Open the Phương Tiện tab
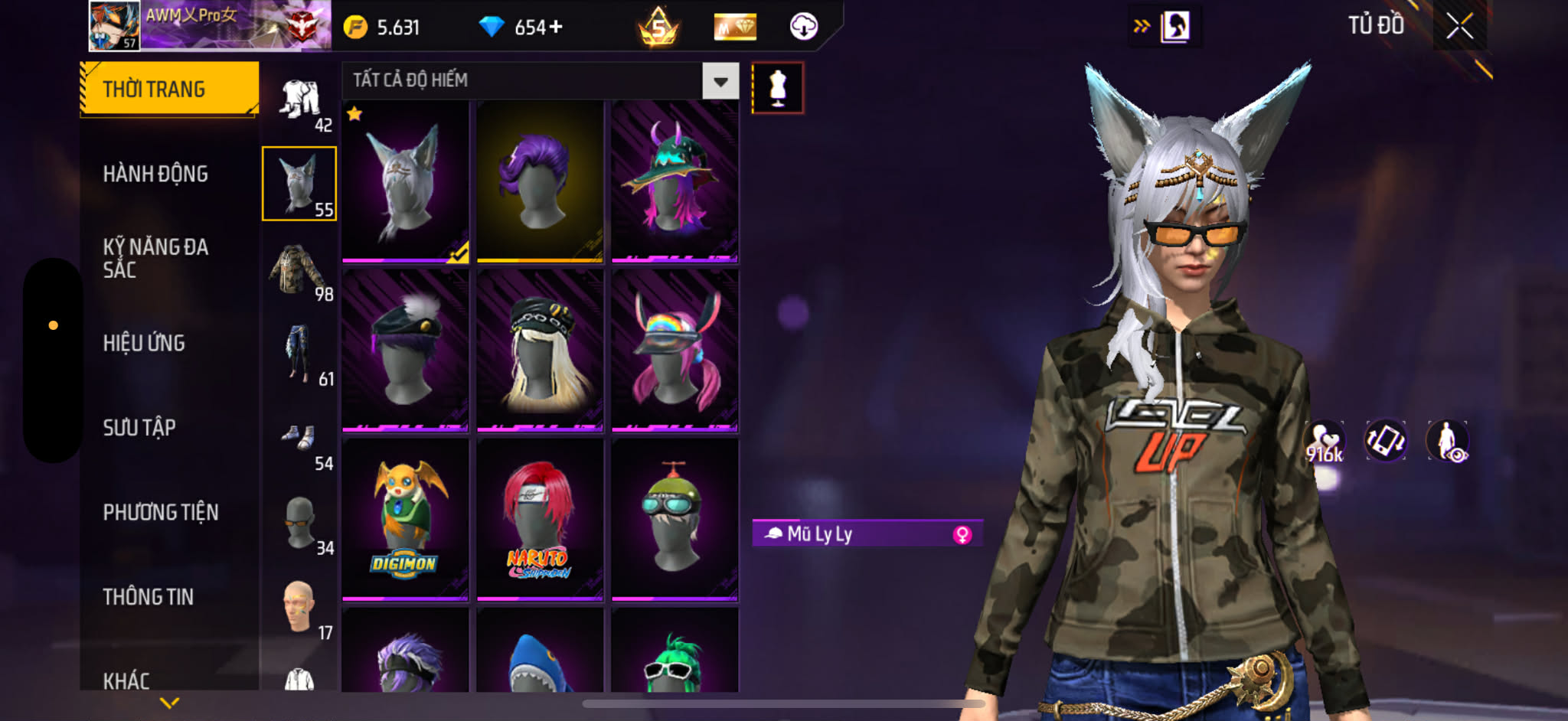 pyautogui.click(x=161, y=513)
